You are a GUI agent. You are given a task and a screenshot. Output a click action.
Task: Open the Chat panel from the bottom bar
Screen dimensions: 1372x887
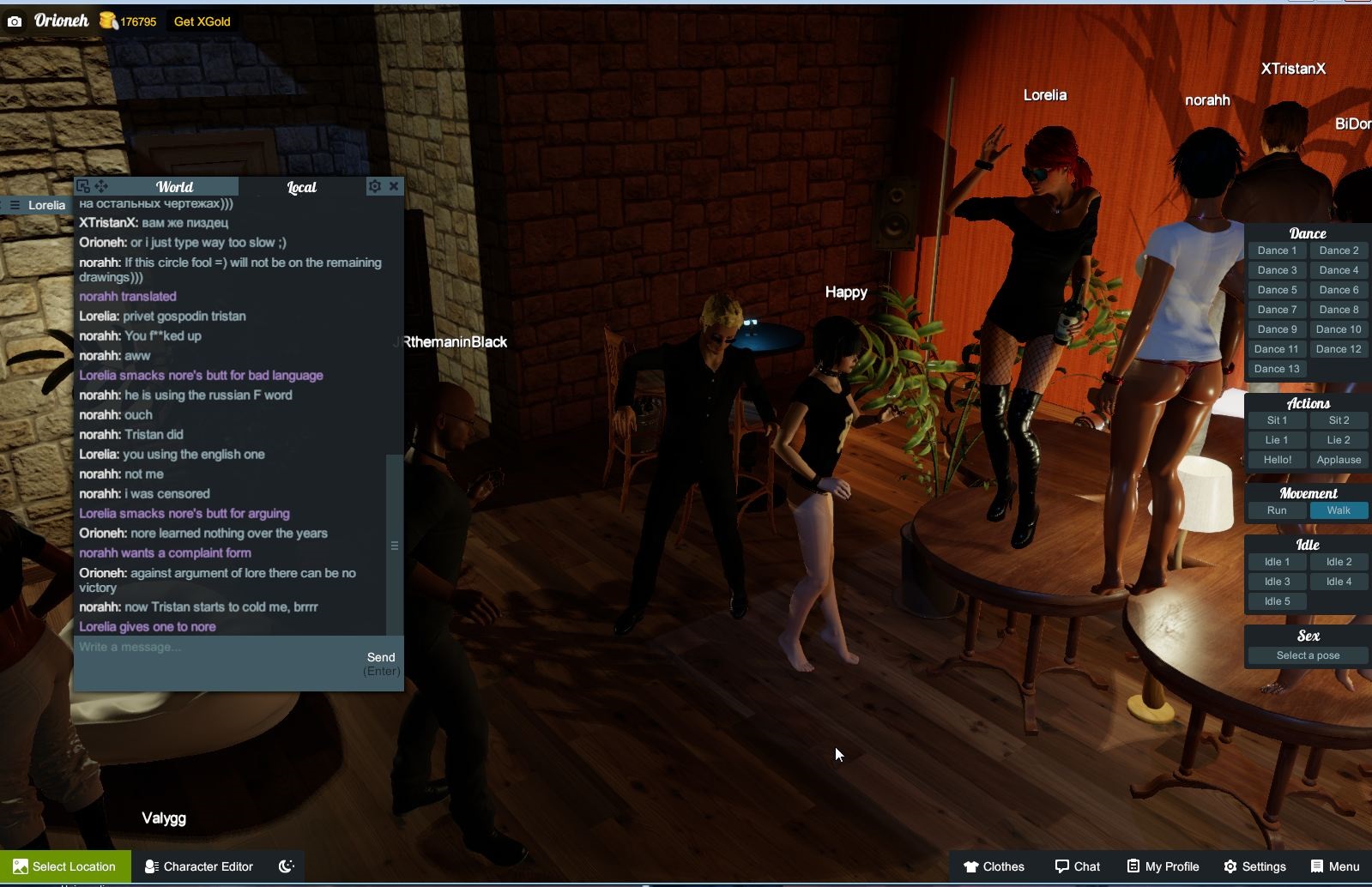pyautogui.click(x=1077, y=866)
